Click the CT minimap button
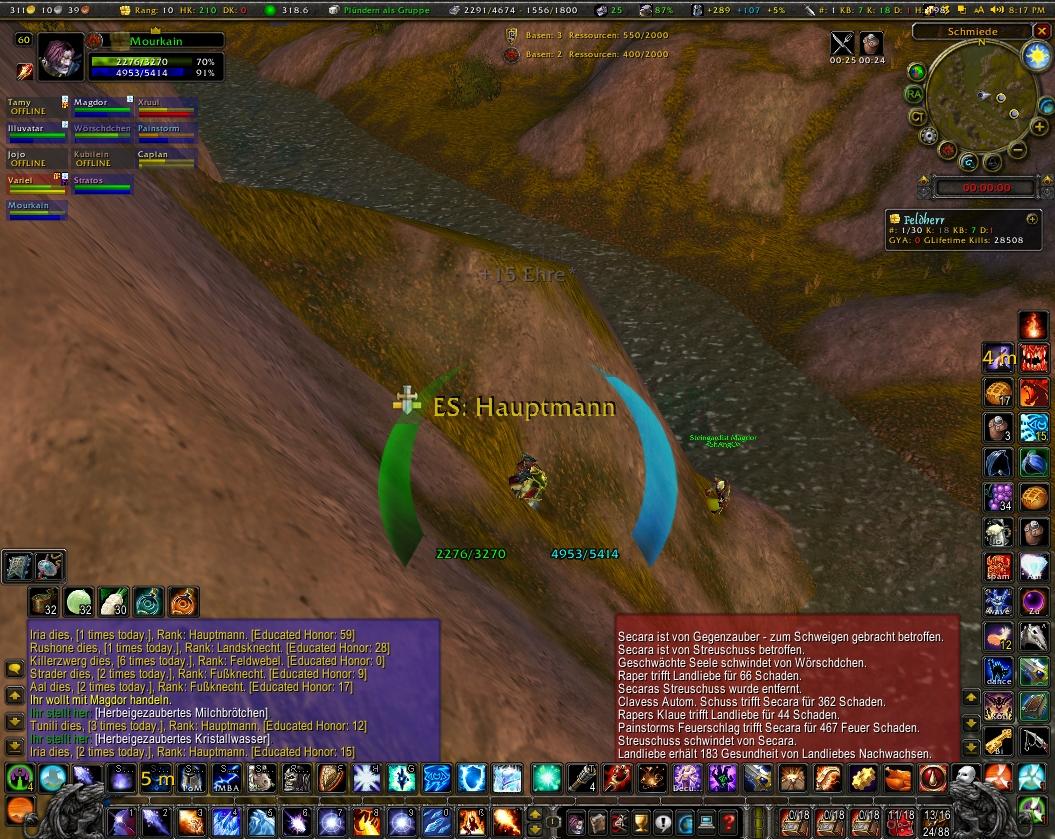Image resolution: width=1055 pixels, height=839 pixels. point(917,116)
